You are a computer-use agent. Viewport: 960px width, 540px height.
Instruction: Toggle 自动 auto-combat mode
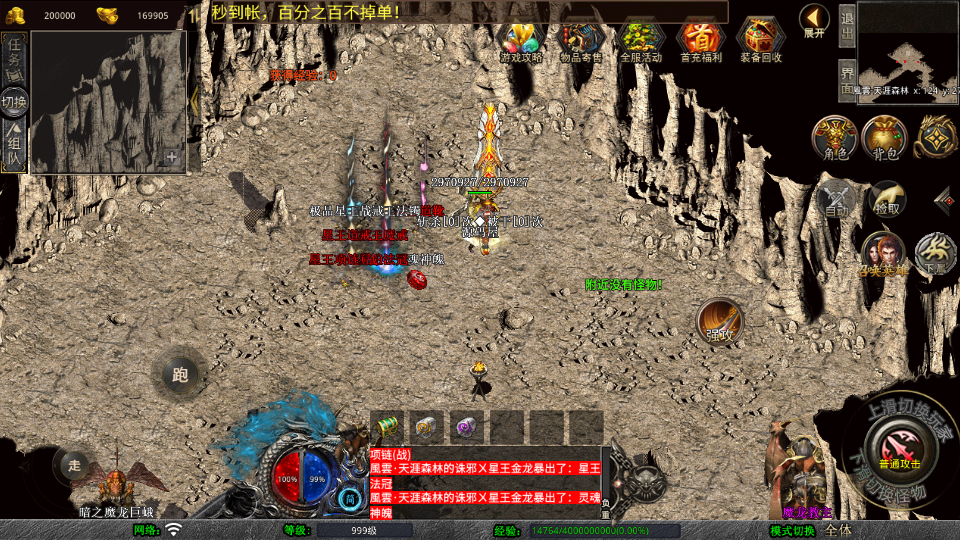(836, 198)
